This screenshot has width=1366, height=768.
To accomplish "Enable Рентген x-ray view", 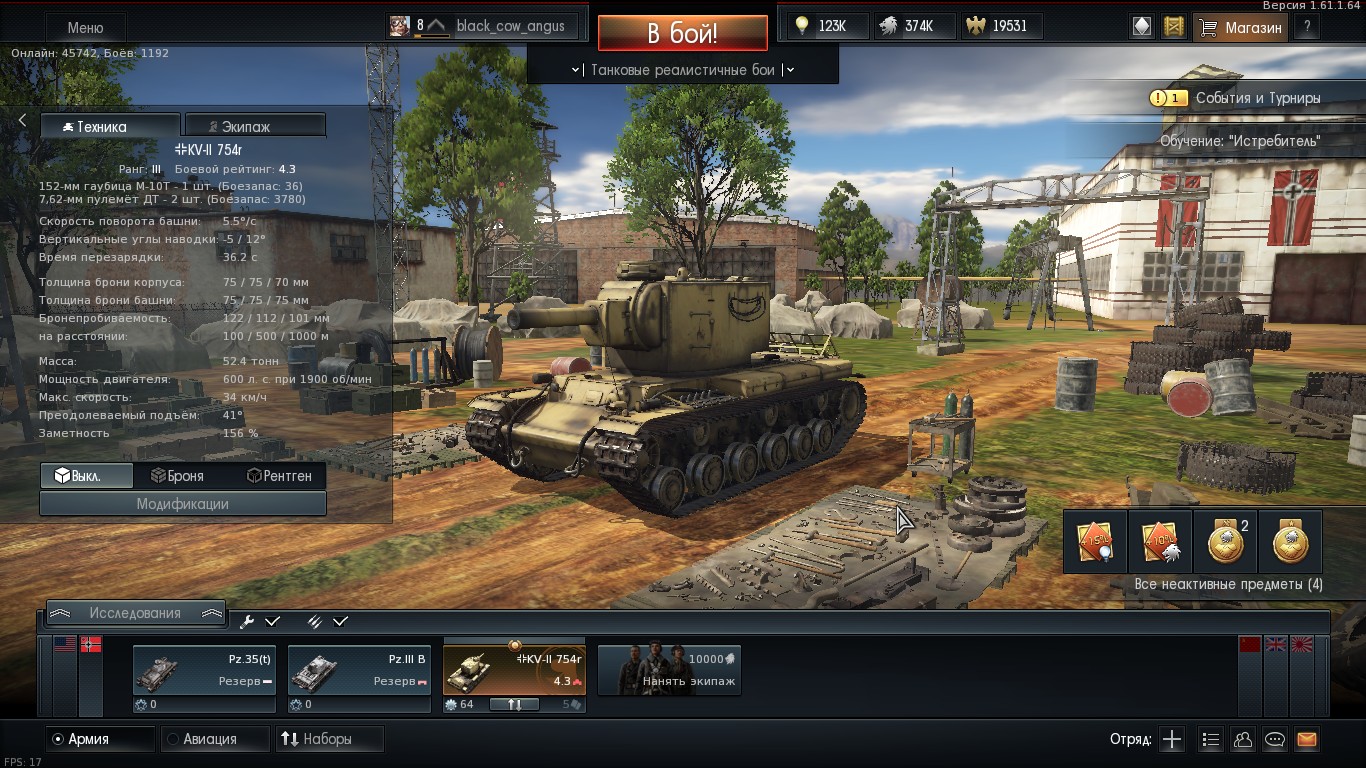I will pos(279,476).
